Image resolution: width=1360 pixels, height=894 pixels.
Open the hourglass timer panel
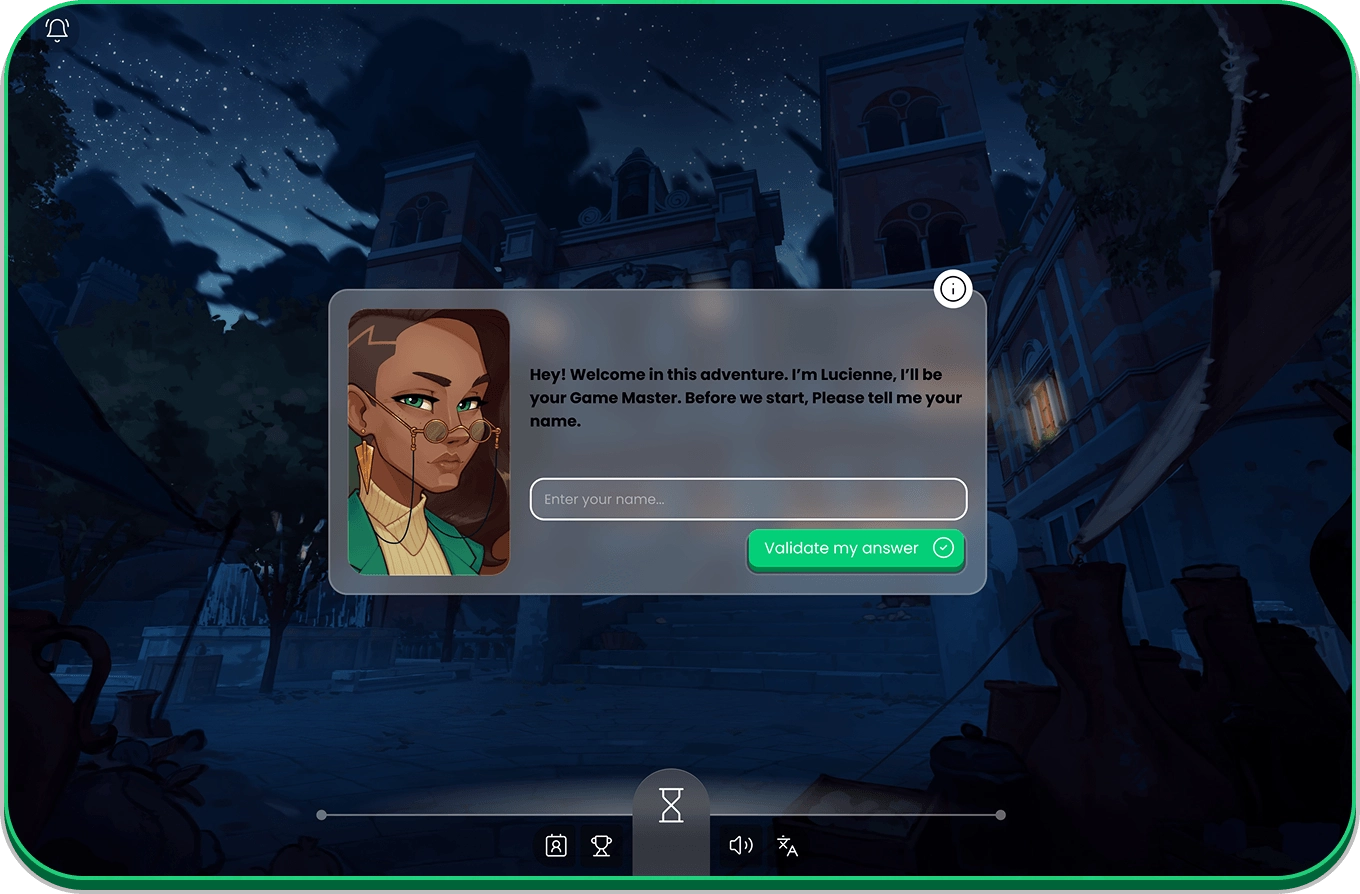pyautogui.click(x=671, y=805)
